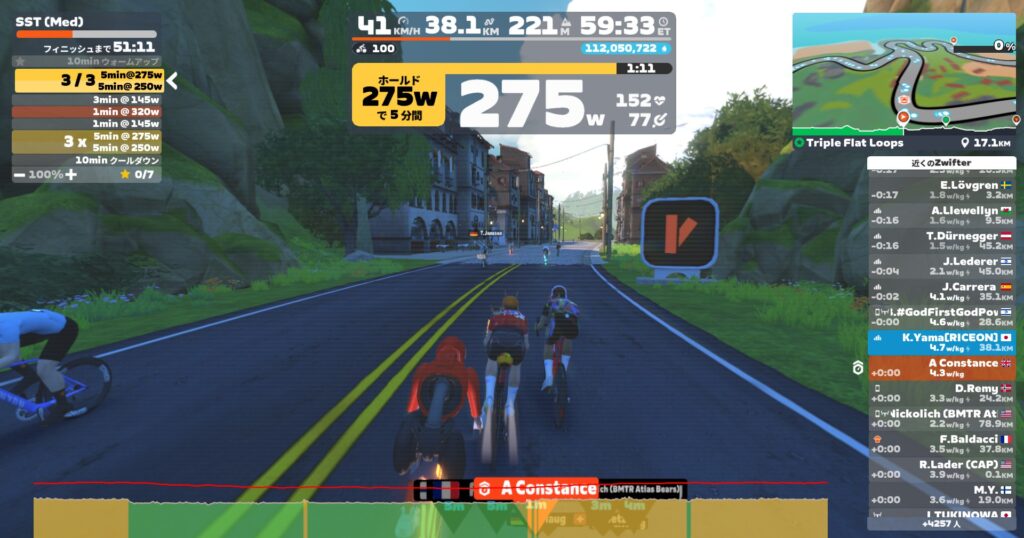Collapse the workout panel with the arrow
This screenshot has height=538, width=1024.
tap(172, 81)
